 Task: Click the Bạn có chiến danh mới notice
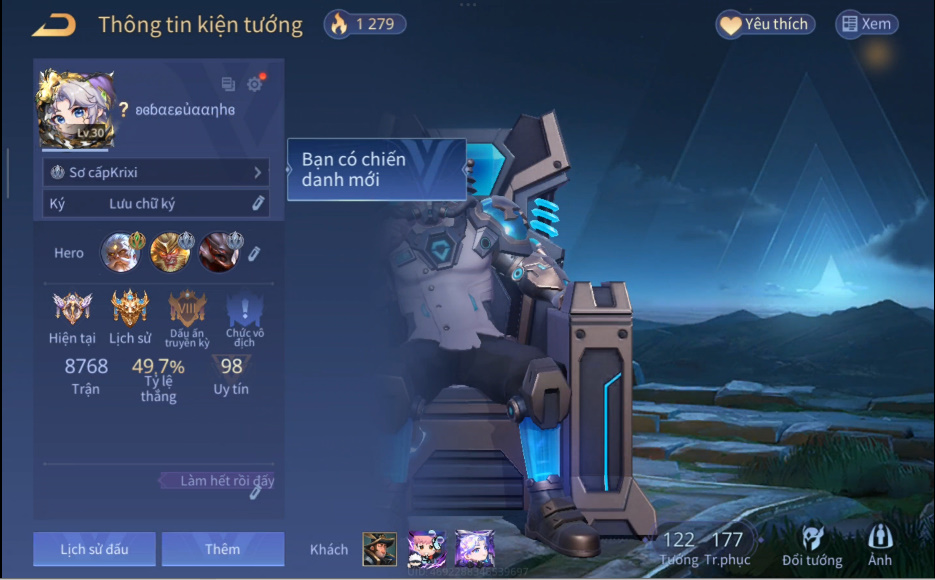coord(377,170)
